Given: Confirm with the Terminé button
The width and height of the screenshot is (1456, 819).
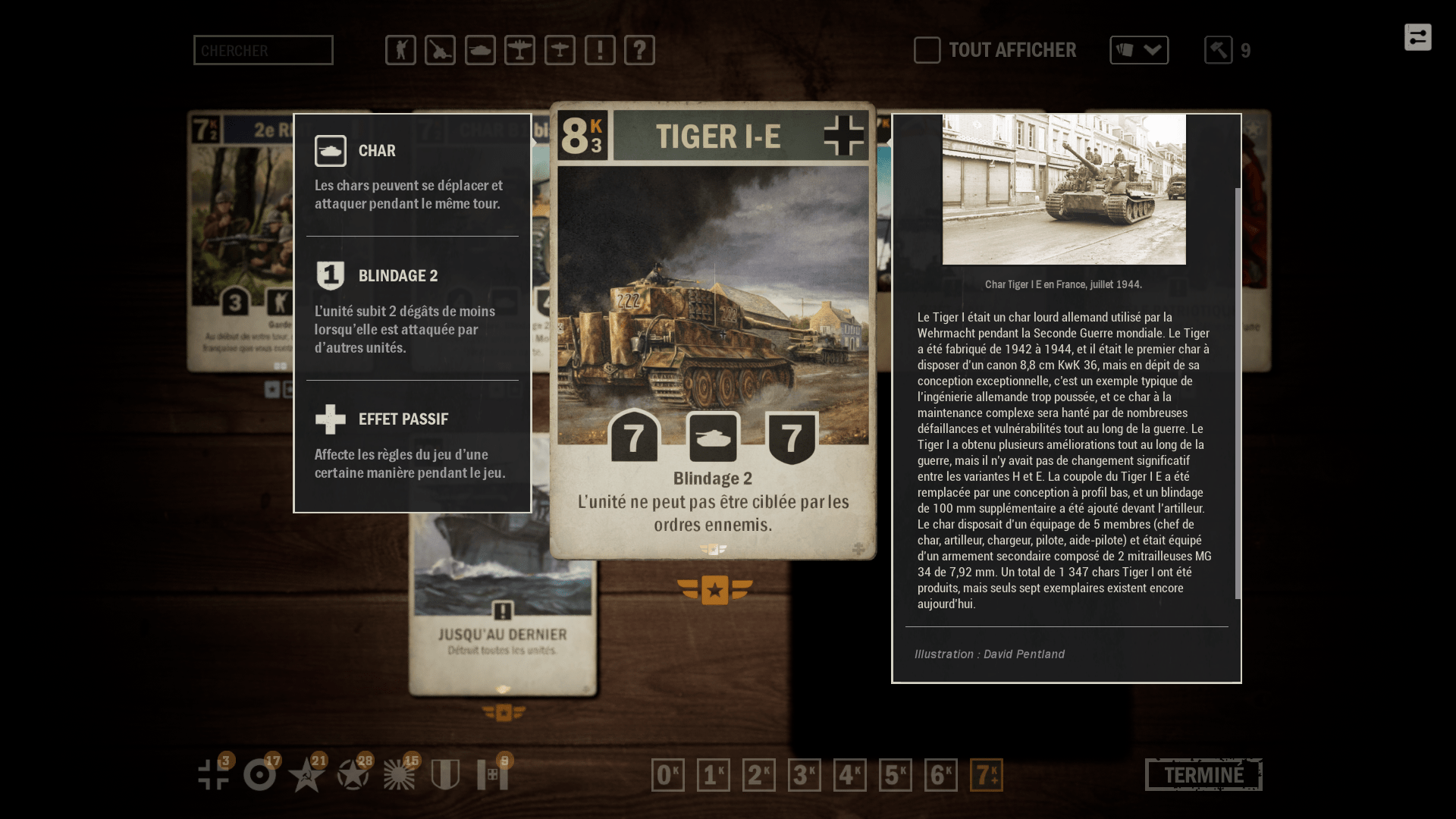Looking at the screenshot, I should pos(1203,775).
